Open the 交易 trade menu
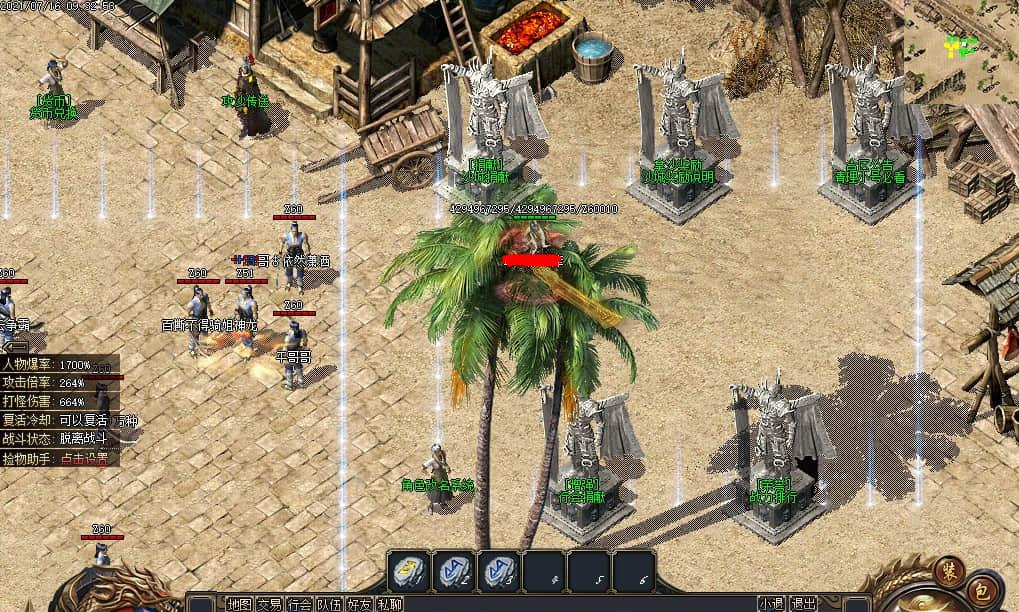 (269, 604)
